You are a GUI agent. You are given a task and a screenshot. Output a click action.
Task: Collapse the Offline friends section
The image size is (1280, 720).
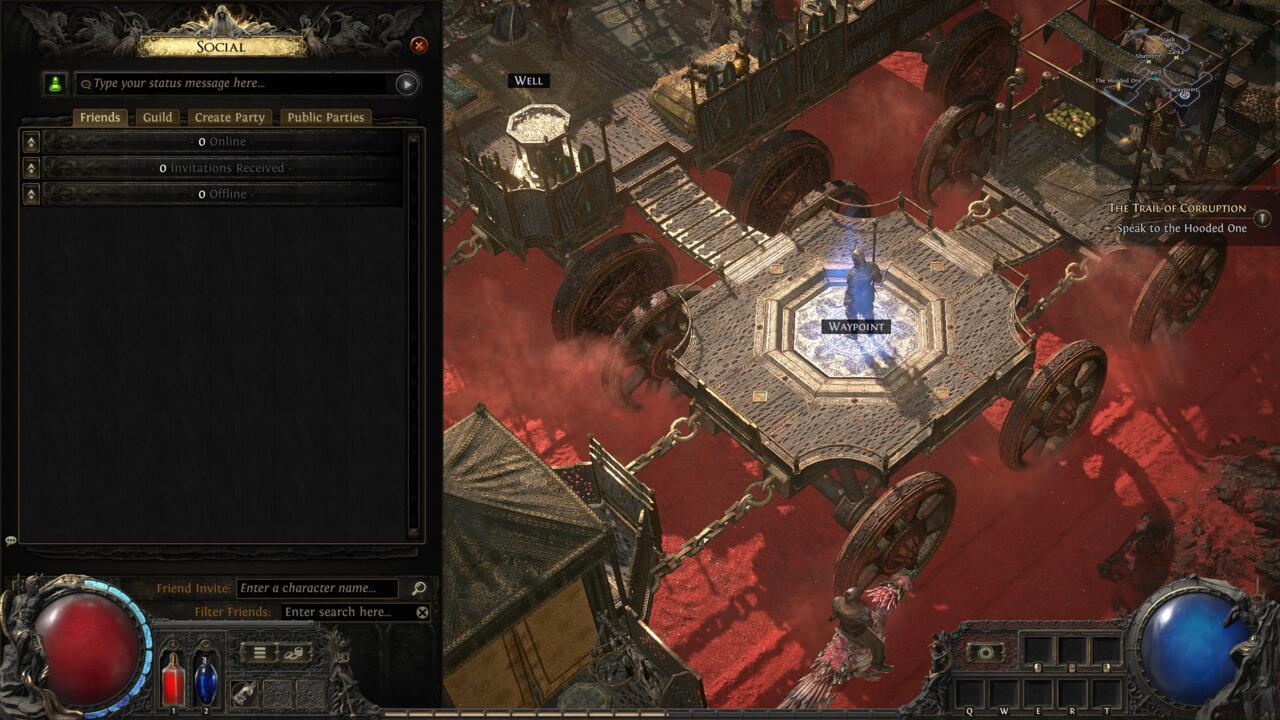(x=33, y=193)
